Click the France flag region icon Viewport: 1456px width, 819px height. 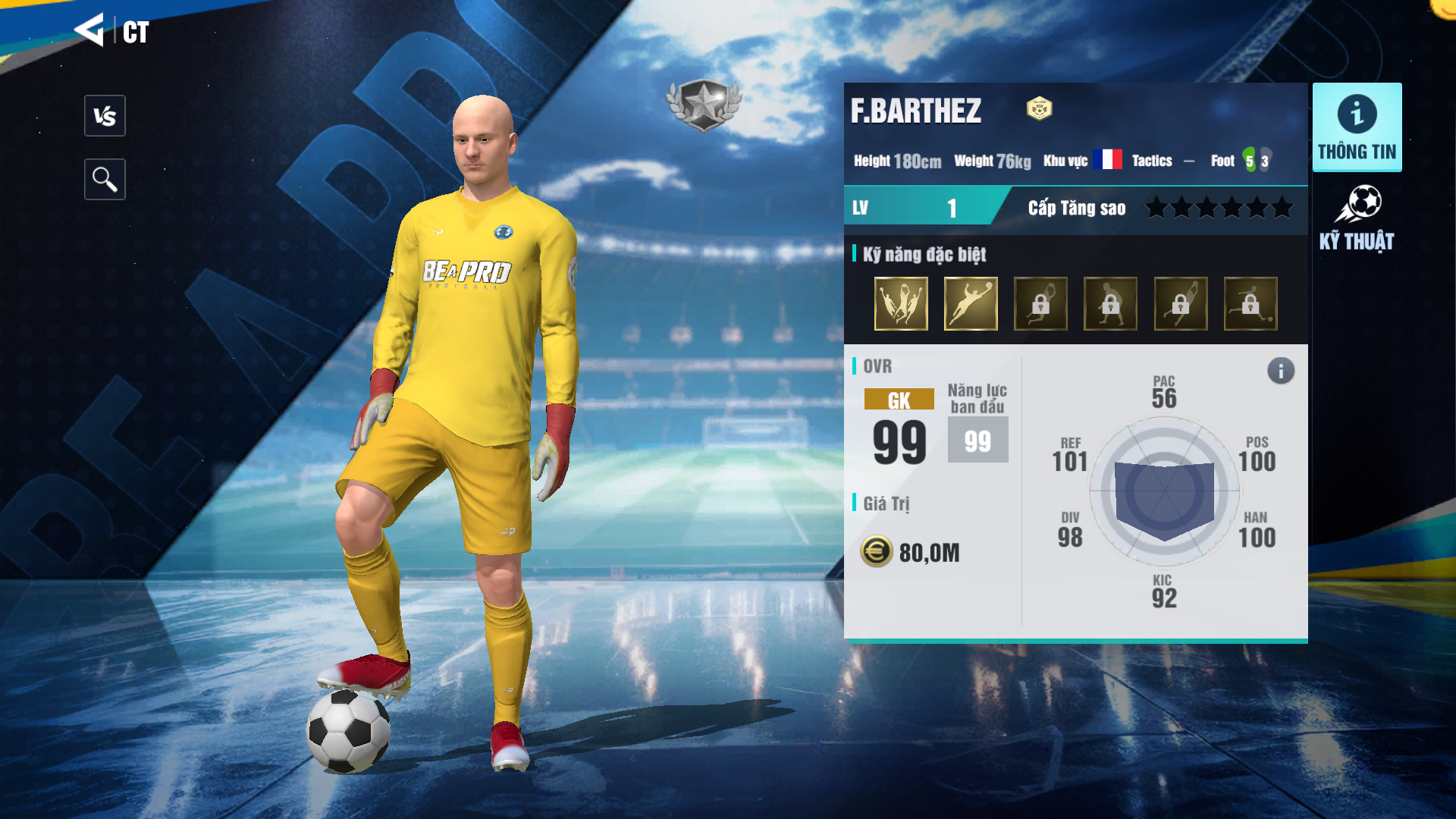(1108, 160)
